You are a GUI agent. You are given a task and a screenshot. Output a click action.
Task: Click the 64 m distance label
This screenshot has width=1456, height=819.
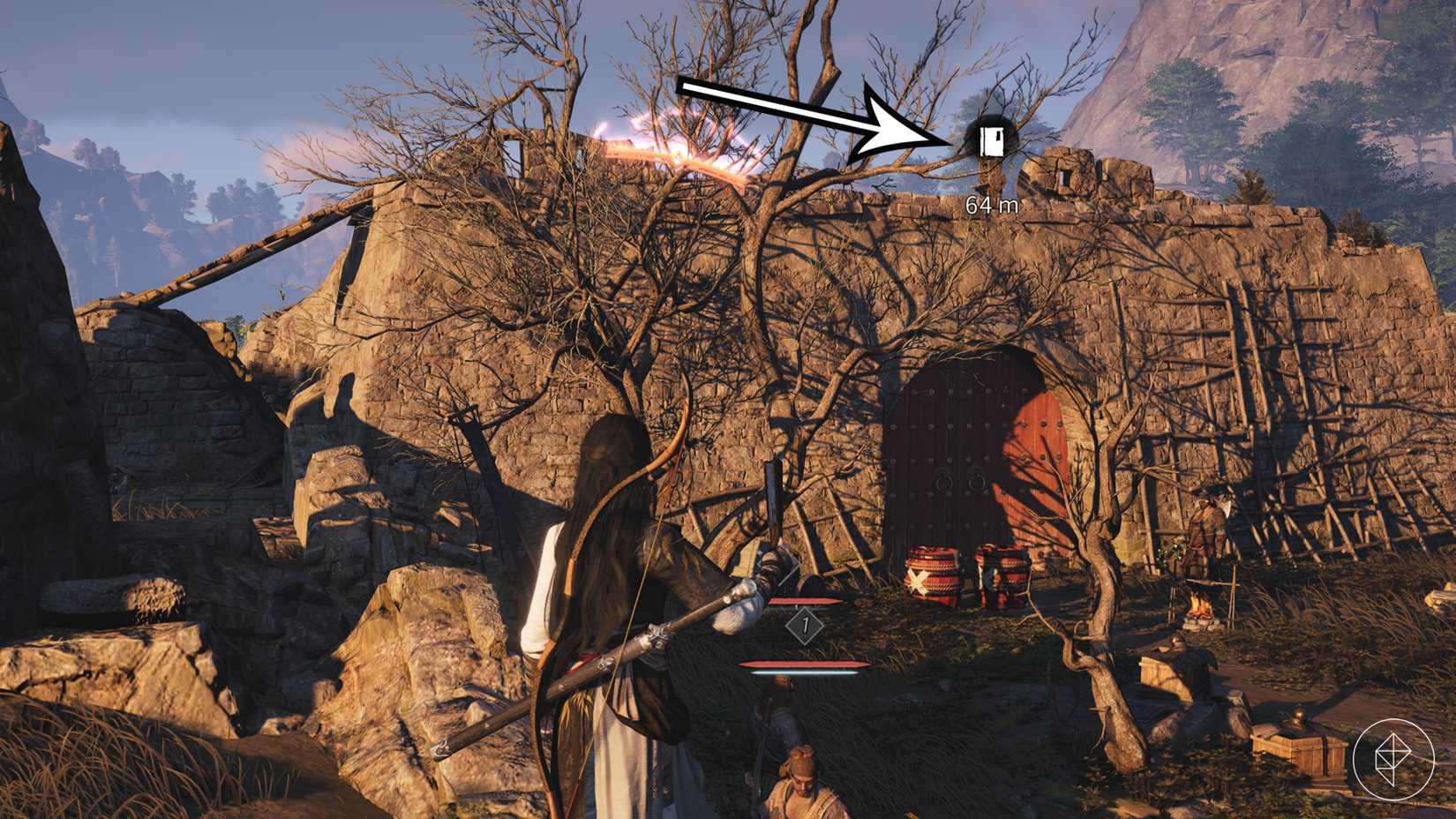pos(991,204)
